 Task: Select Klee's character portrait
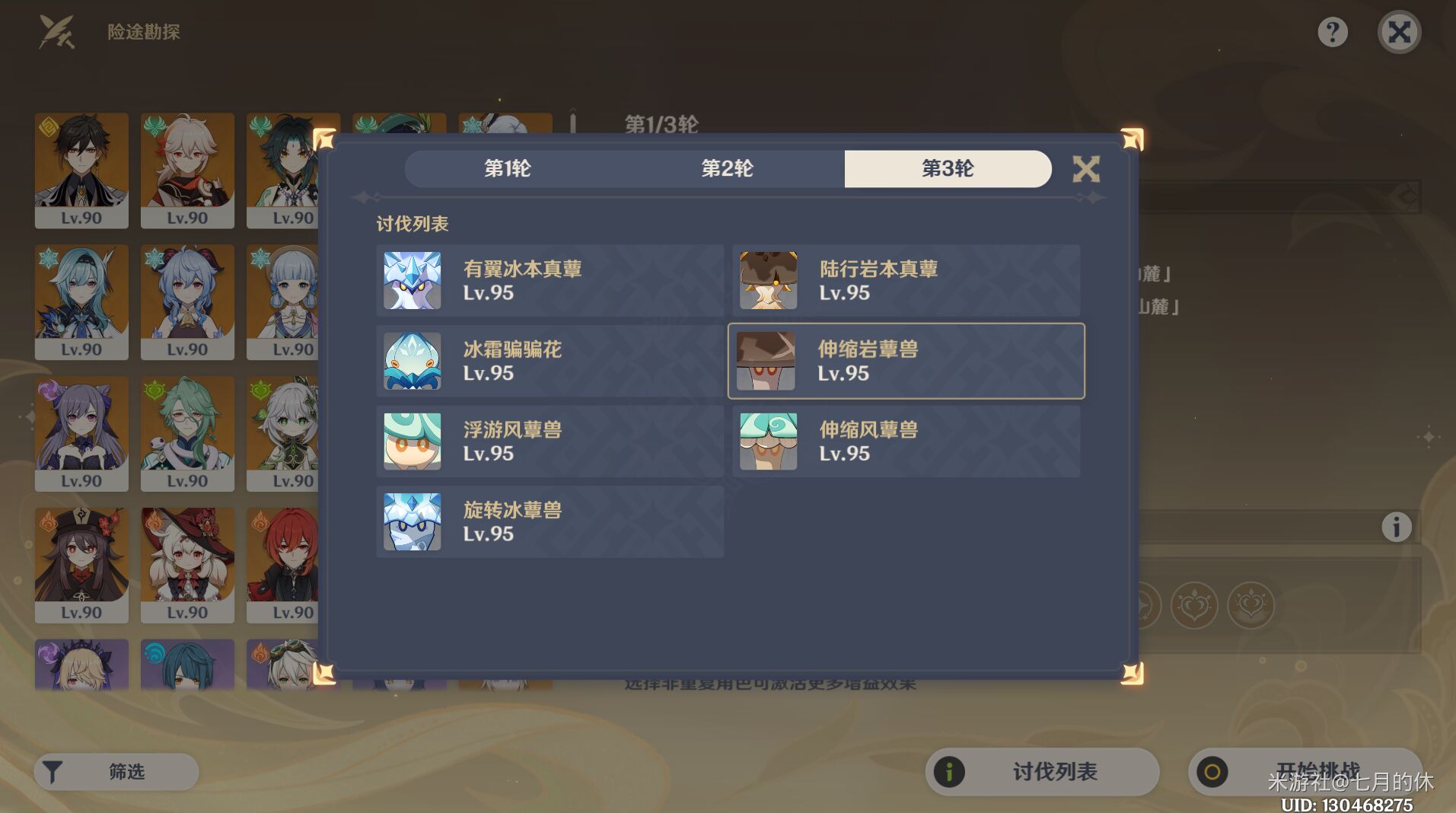point(187,566)
